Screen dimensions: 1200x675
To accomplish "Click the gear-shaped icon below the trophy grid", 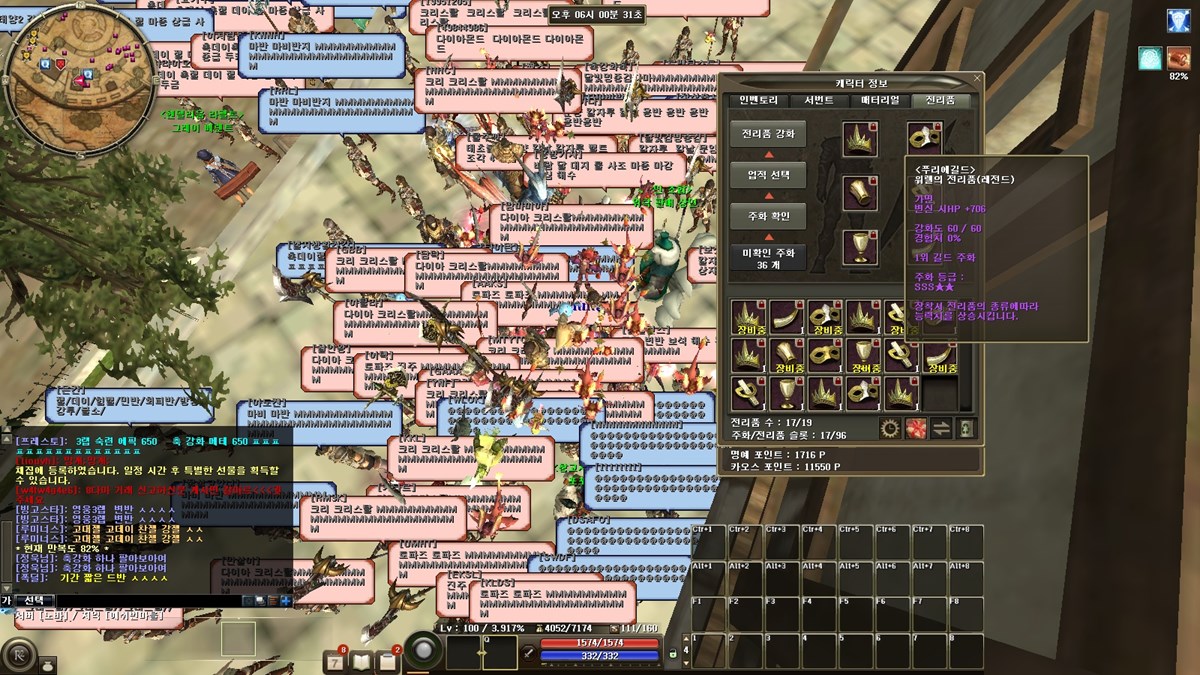I will [x=889, y=429].
